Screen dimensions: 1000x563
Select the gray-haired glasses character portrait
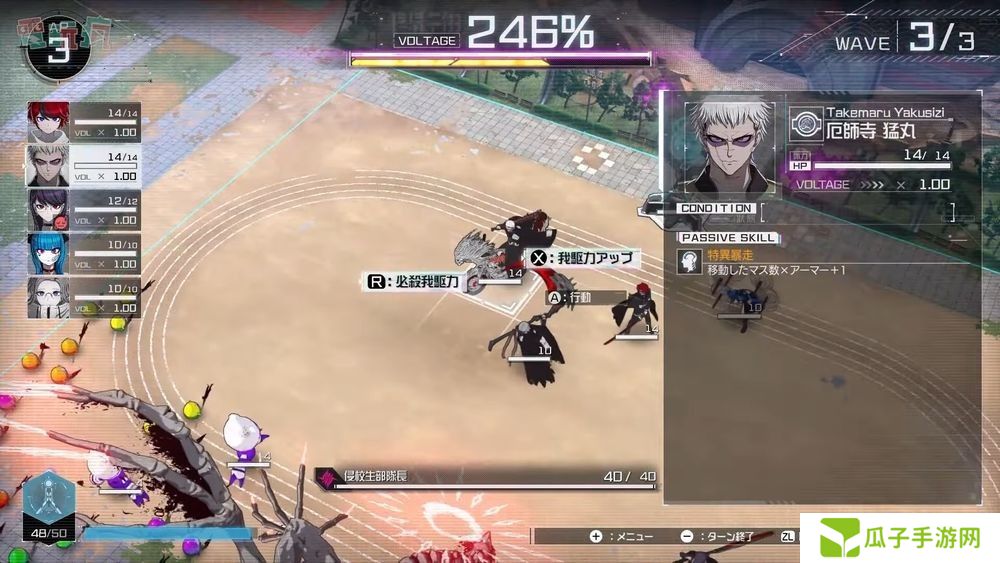47,297
